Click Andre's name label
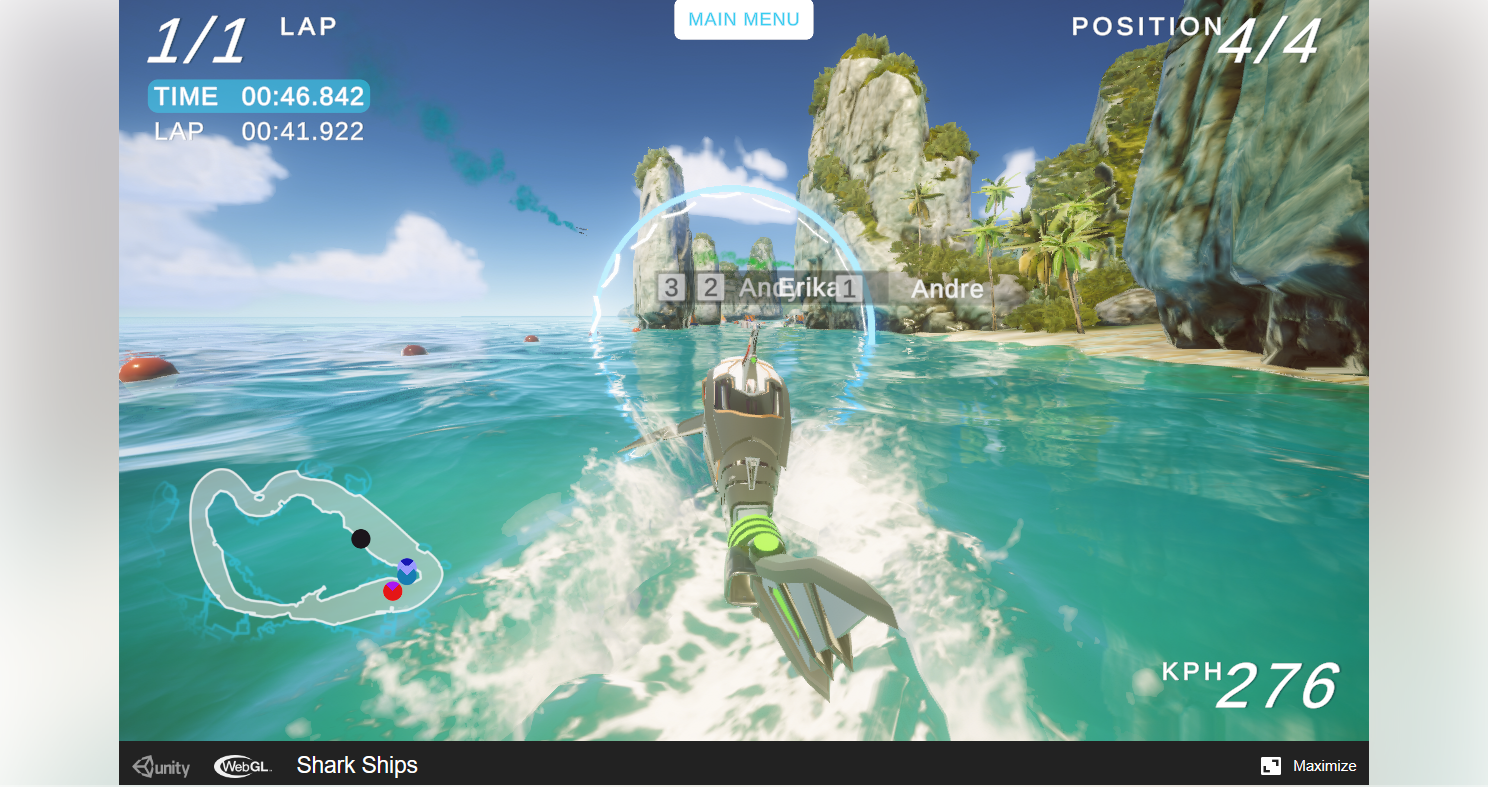 coord(946,289)
